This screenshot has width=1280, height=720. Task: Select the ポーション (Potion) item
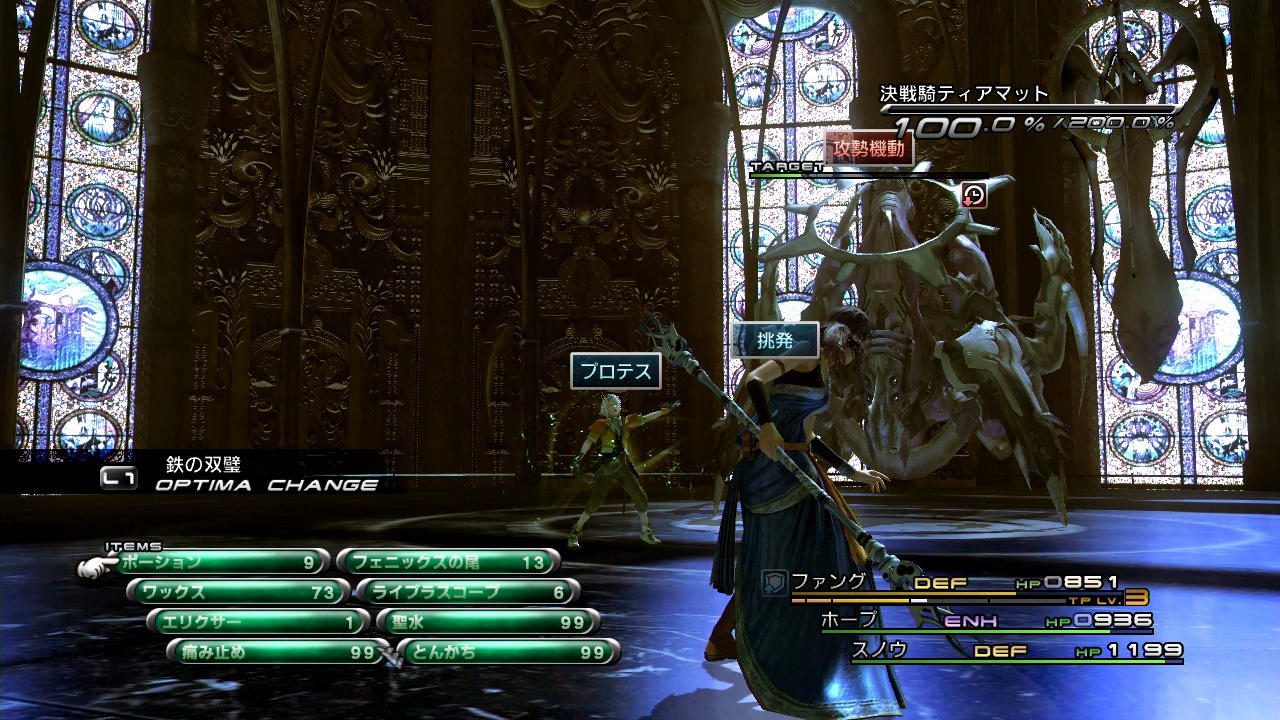click(223, 562)
